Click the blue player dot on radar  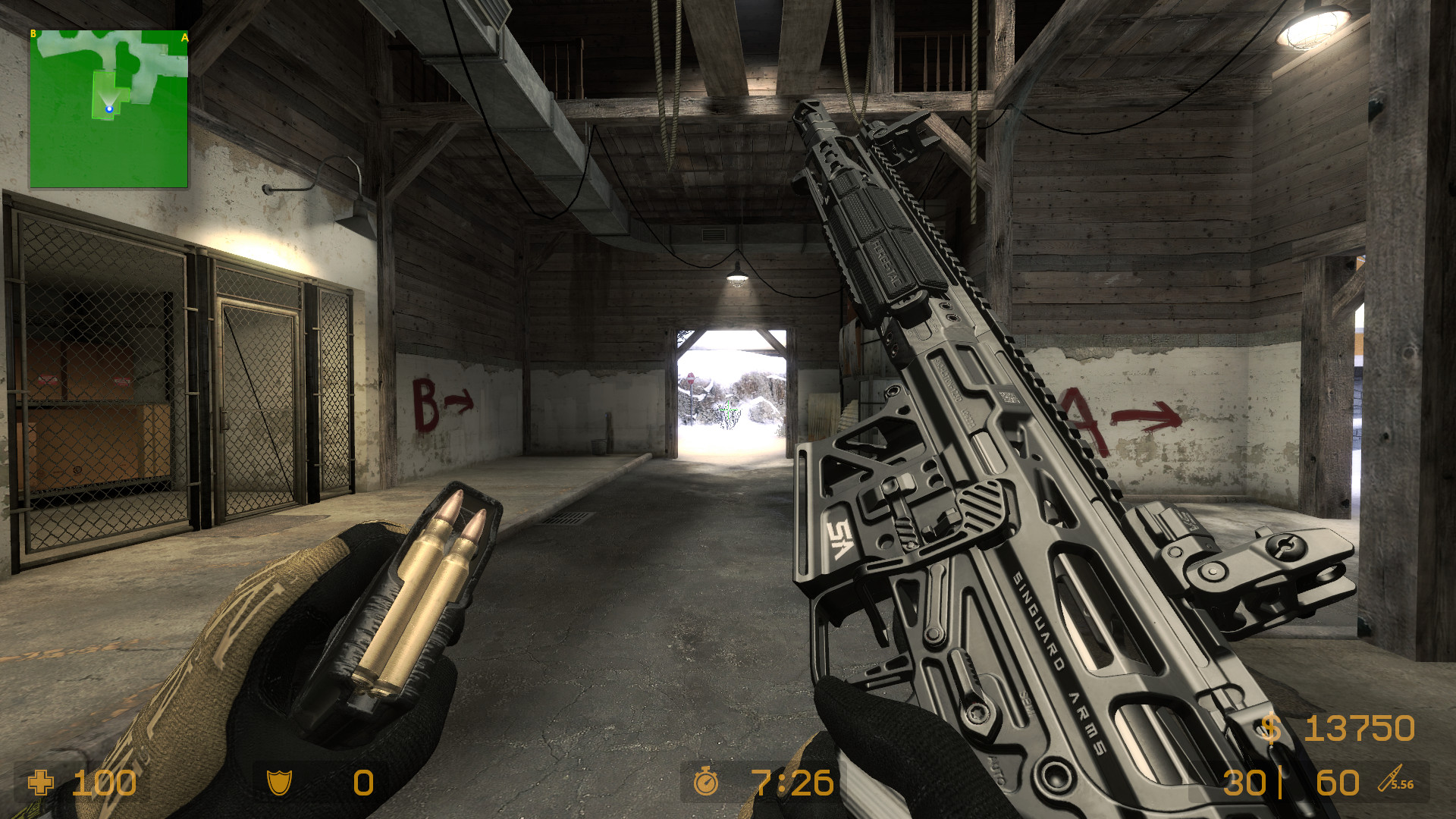tap(108, 108)
